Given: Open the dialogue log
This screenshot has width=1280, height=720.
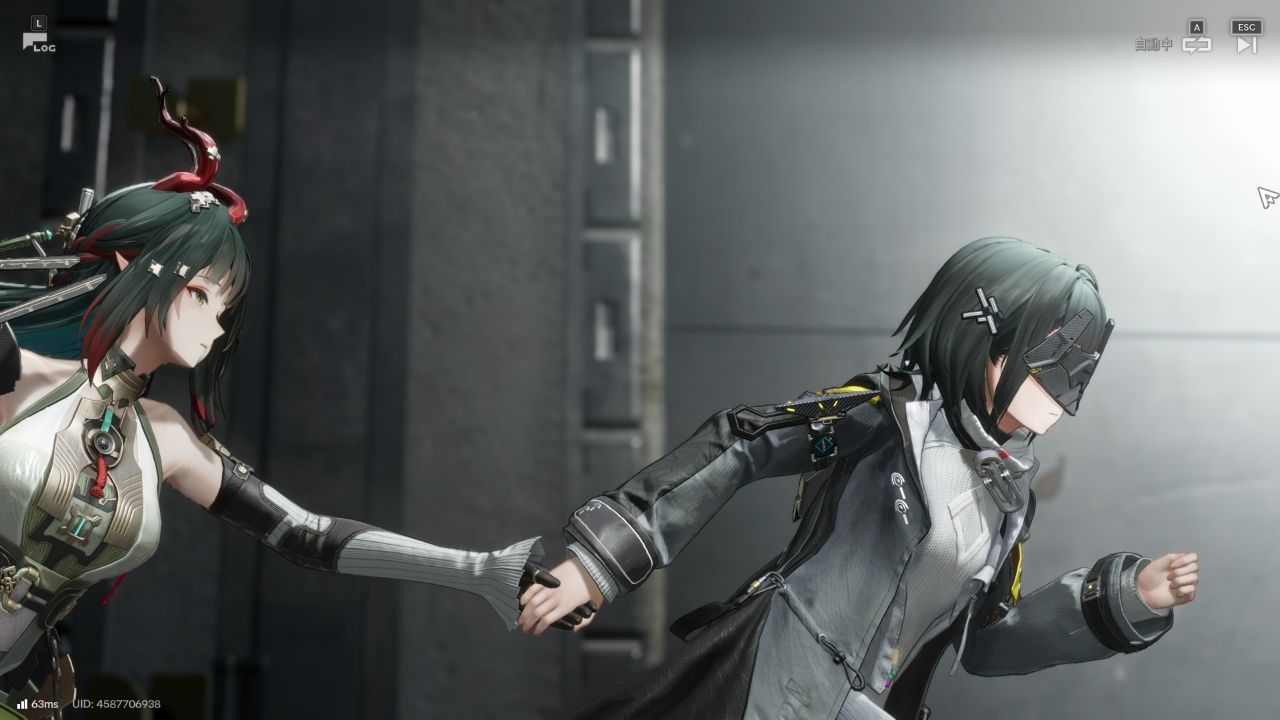Looking at the screenshot, I should click(38, 40).
